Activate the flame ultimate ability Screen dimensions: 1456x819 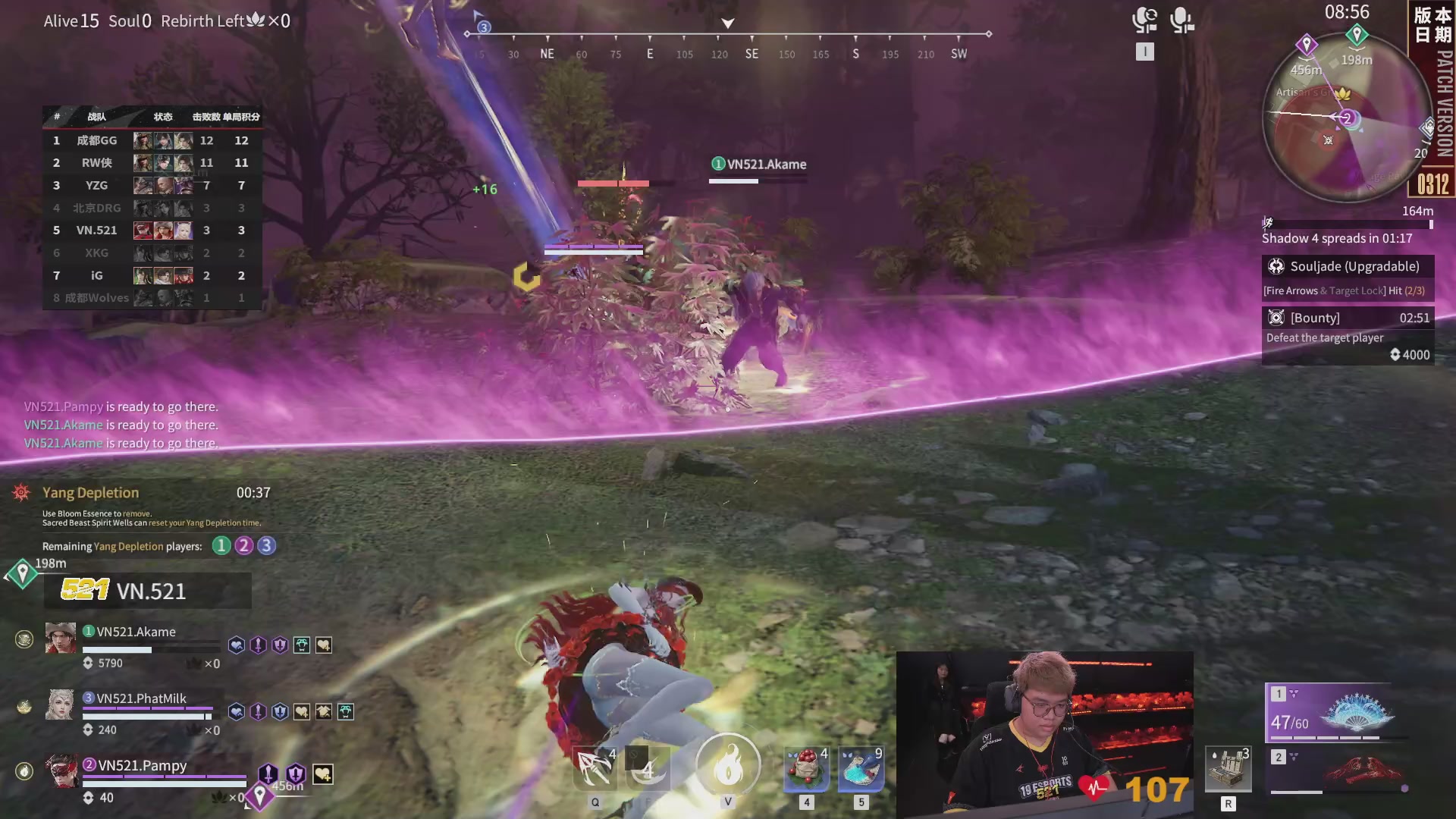click(727, 767)
